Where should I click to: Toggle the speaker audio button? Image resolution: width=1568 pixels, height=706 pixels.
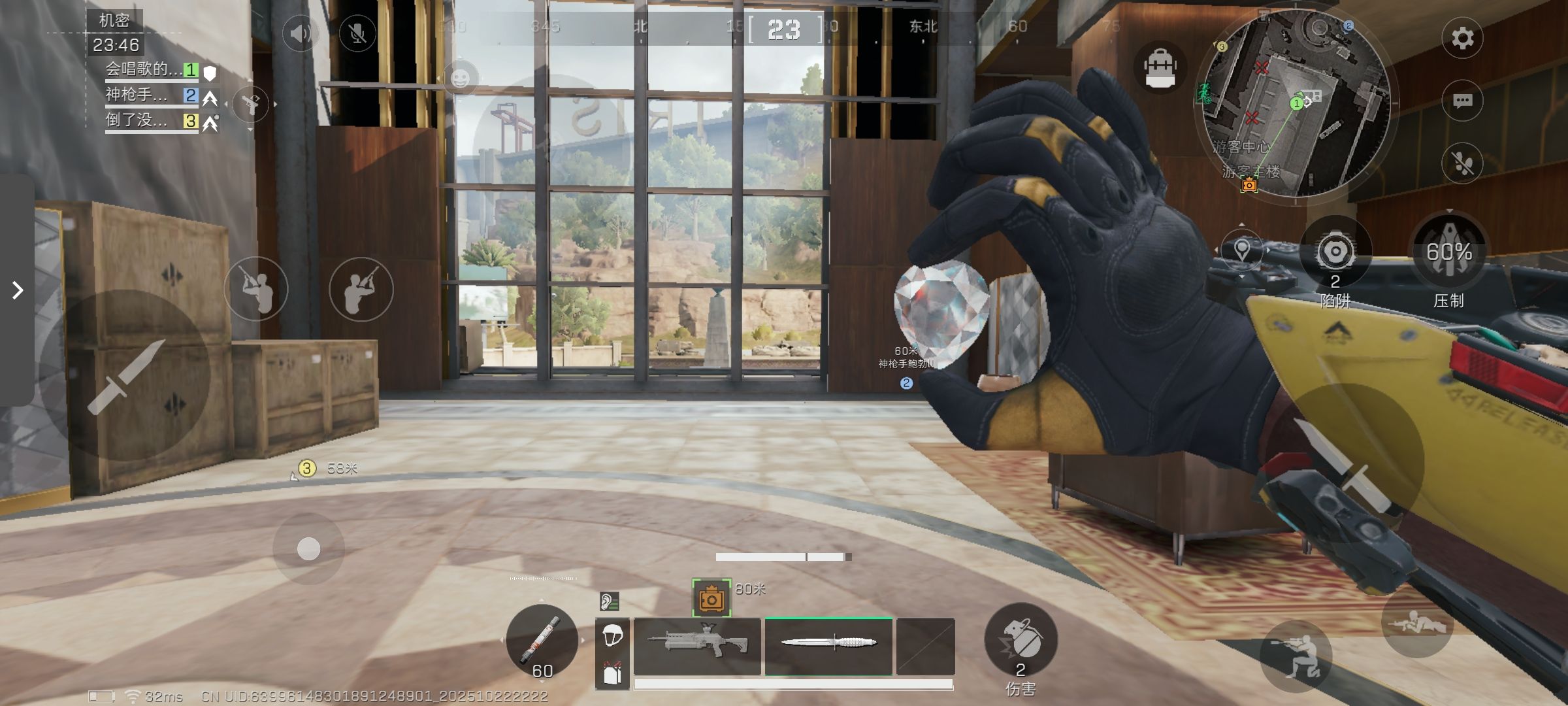coord(301,33)
